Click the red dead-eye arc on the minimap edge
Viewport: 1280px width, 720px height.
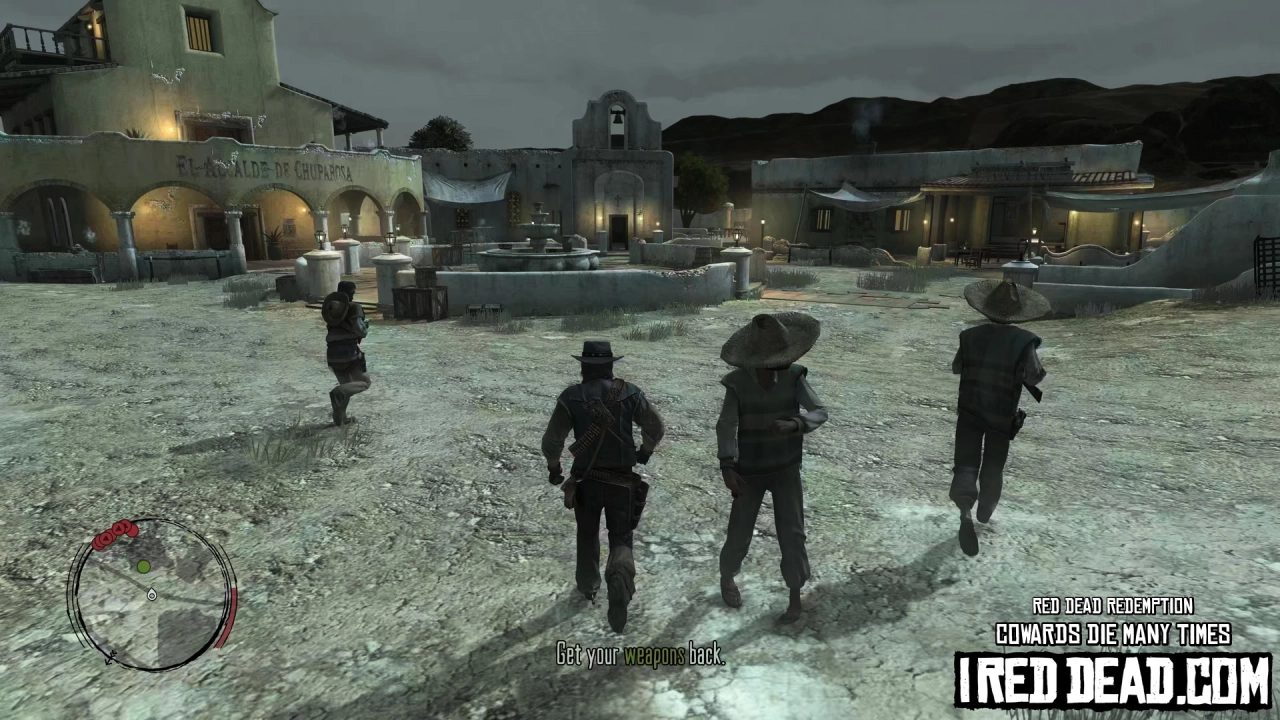coord(232,613)
